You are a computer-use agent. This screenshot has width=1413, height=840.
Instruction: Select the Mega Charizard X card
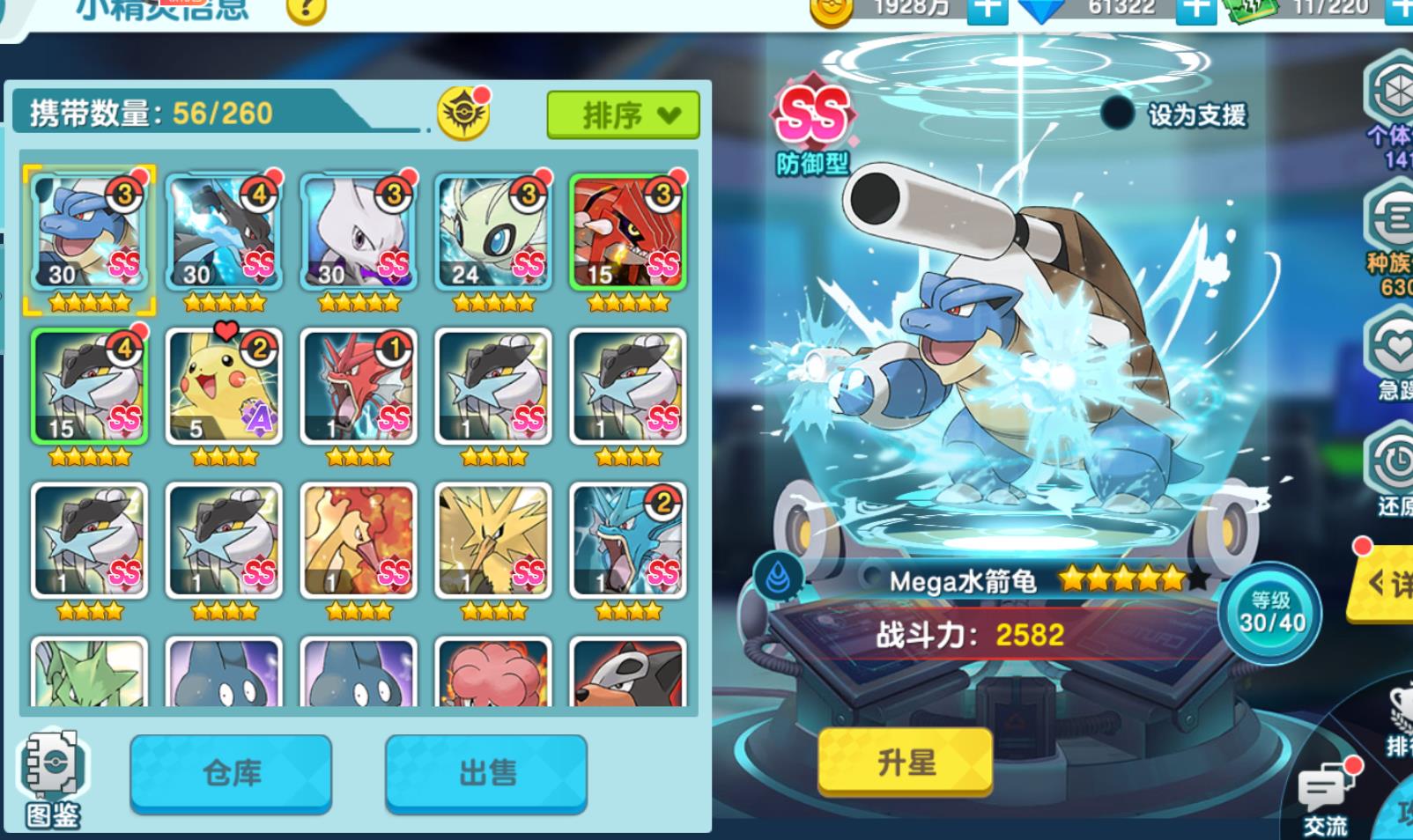click(224, 232)
